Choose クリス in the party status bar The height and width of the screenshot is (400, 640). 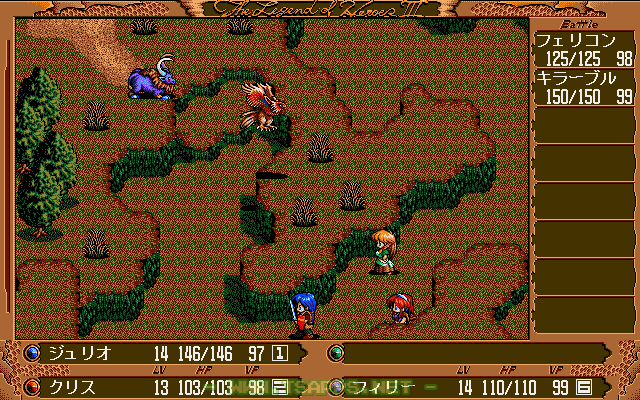pyautogui.click(x=72, y=386)
